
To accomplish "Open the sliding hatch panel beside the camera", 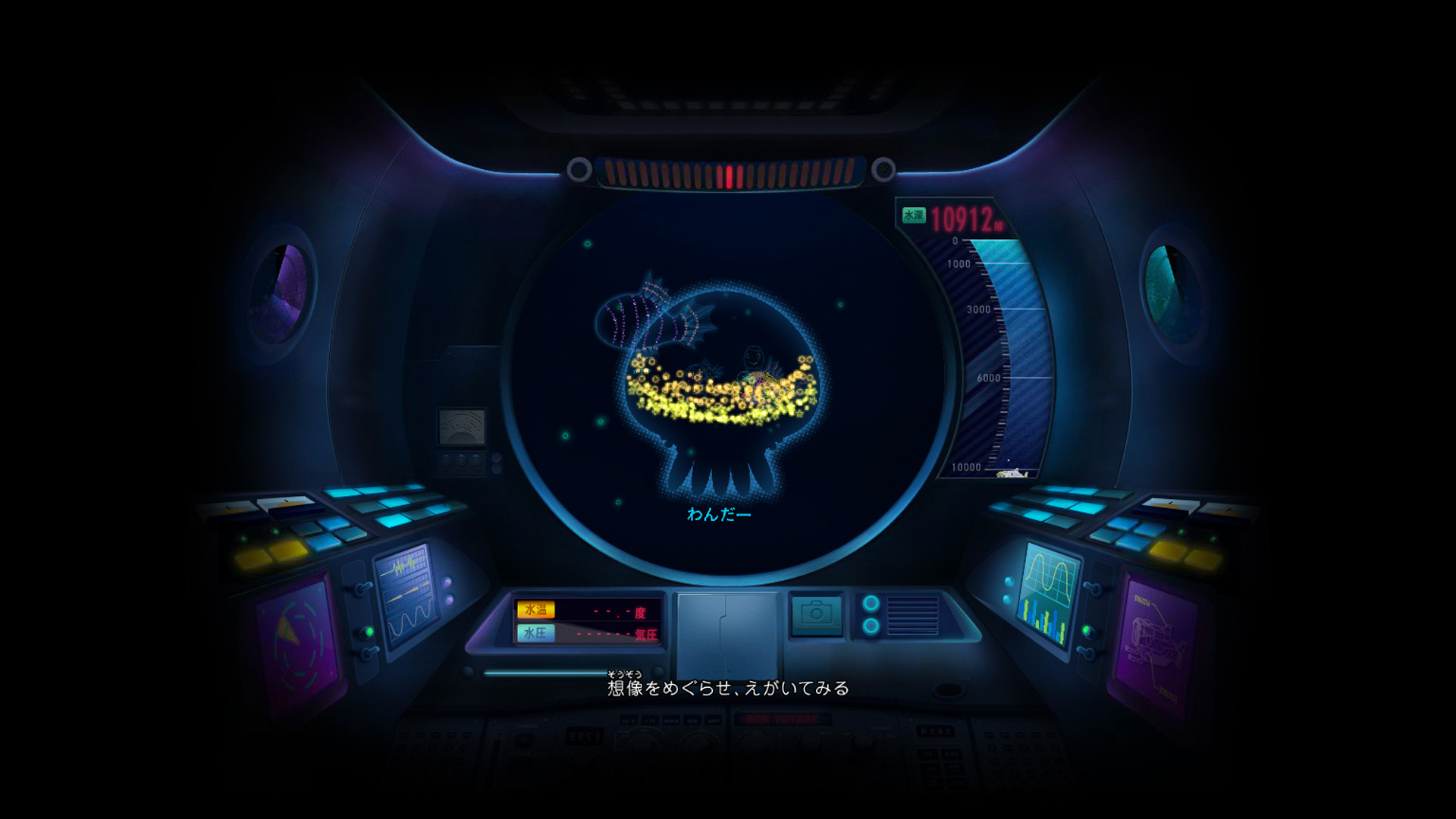I will click(x=726, y=633).
